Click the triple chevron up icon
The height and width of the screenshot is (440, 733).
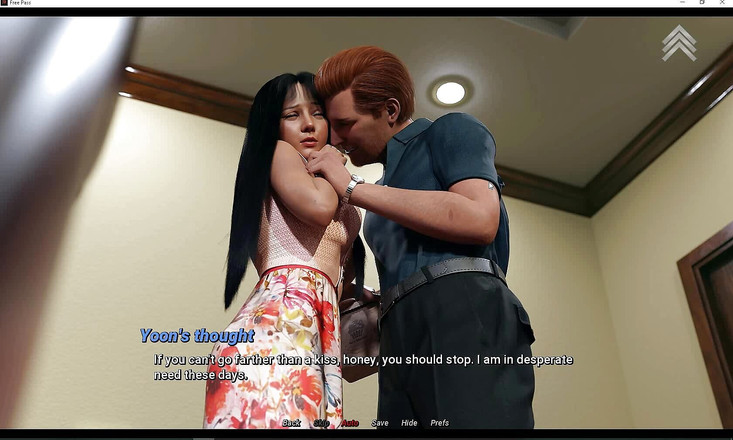679,43
